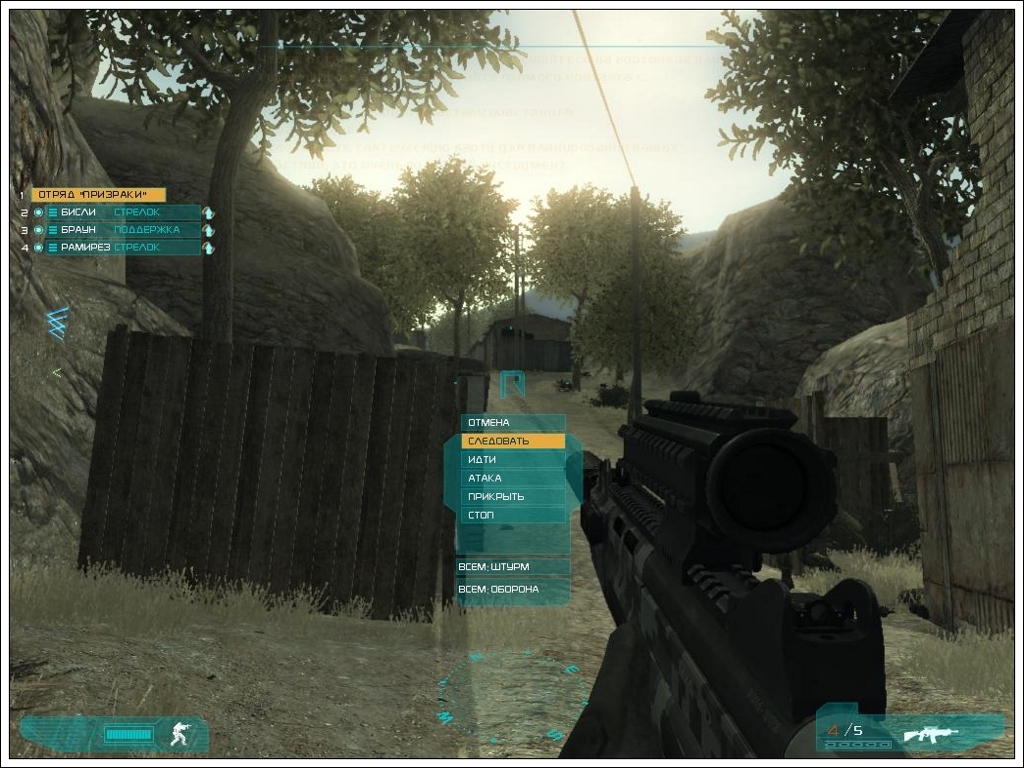The width and height of the screenshot is (1024, 768).
Task: Give the ИДТИ command
Action: 512,460
